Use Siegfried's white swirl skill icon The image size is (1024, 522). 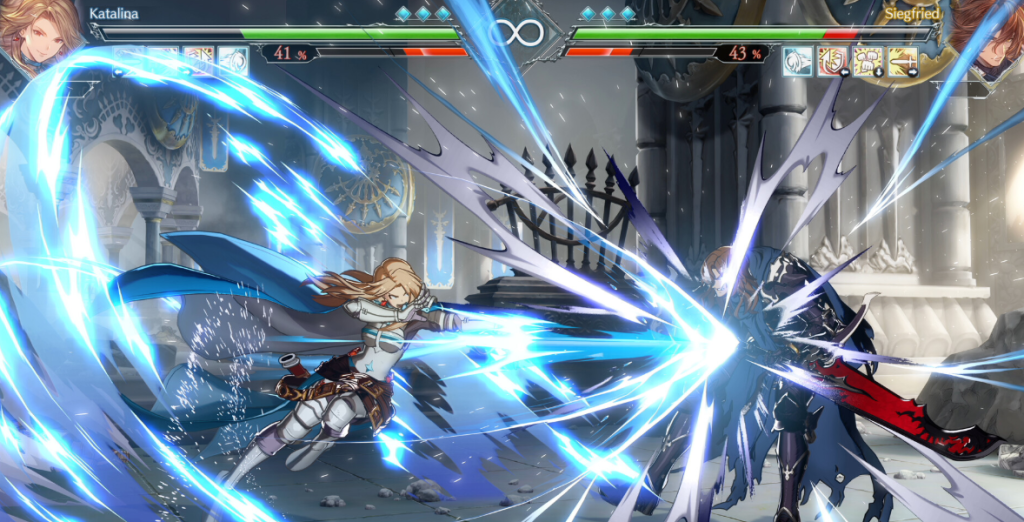point(798,61)
